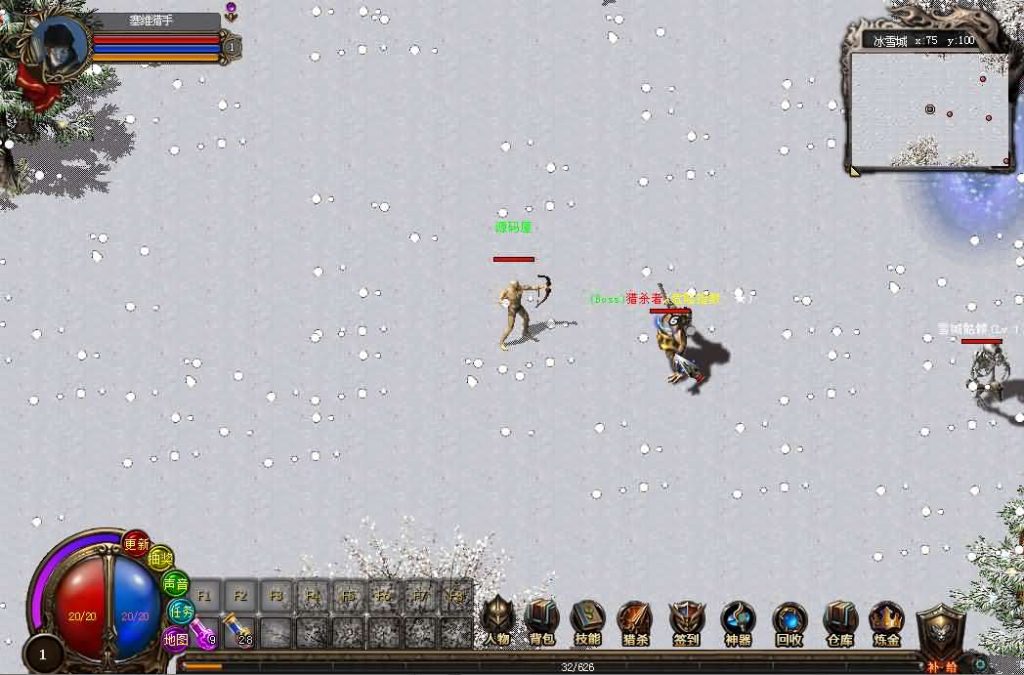Select the 回收 recycle icon
Image resolution: width=1024 pixels, height=675 pixels.
(x=789, y=621)
